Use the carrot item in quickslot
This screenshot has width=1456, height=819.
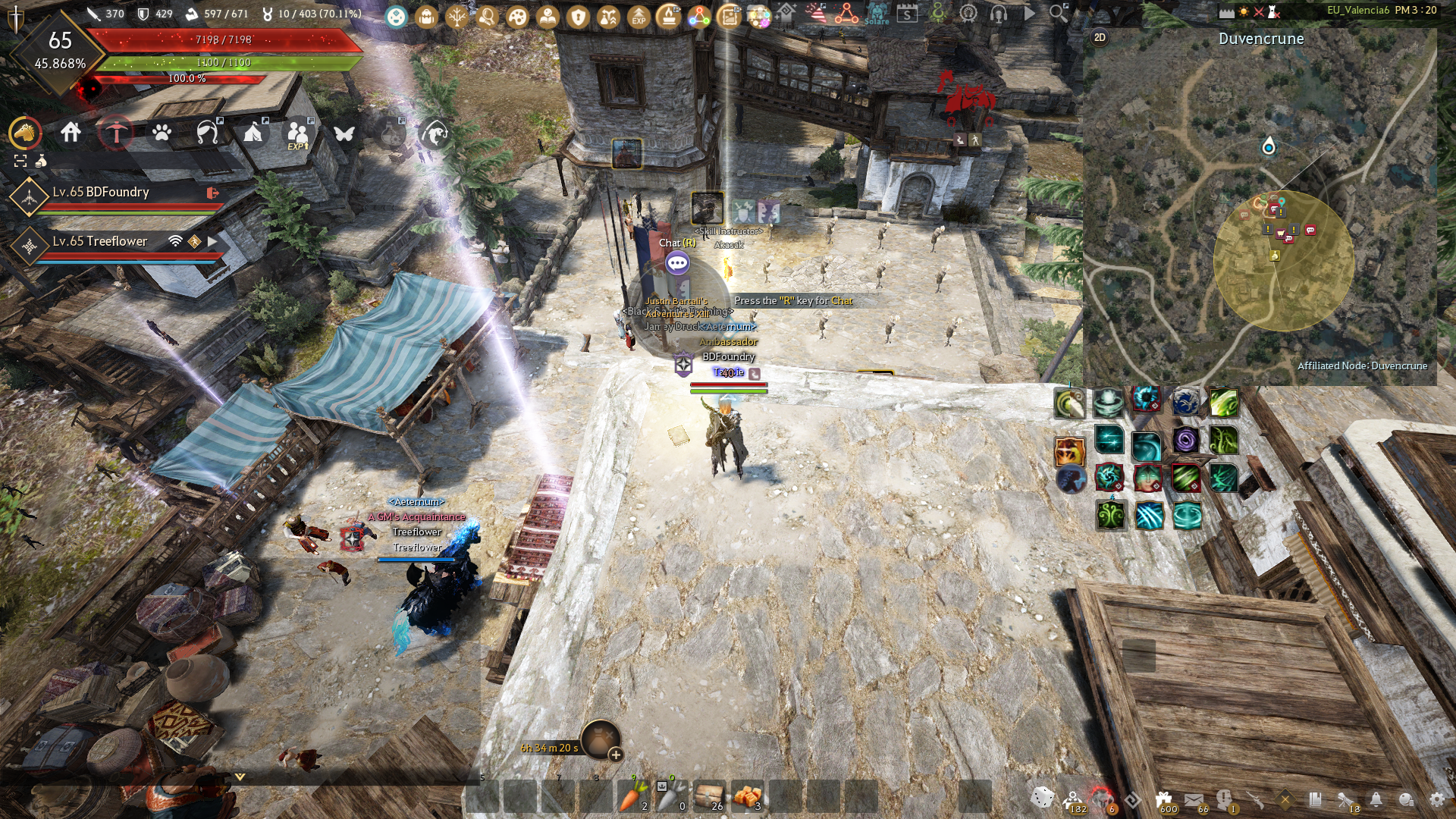coord(632,796)
